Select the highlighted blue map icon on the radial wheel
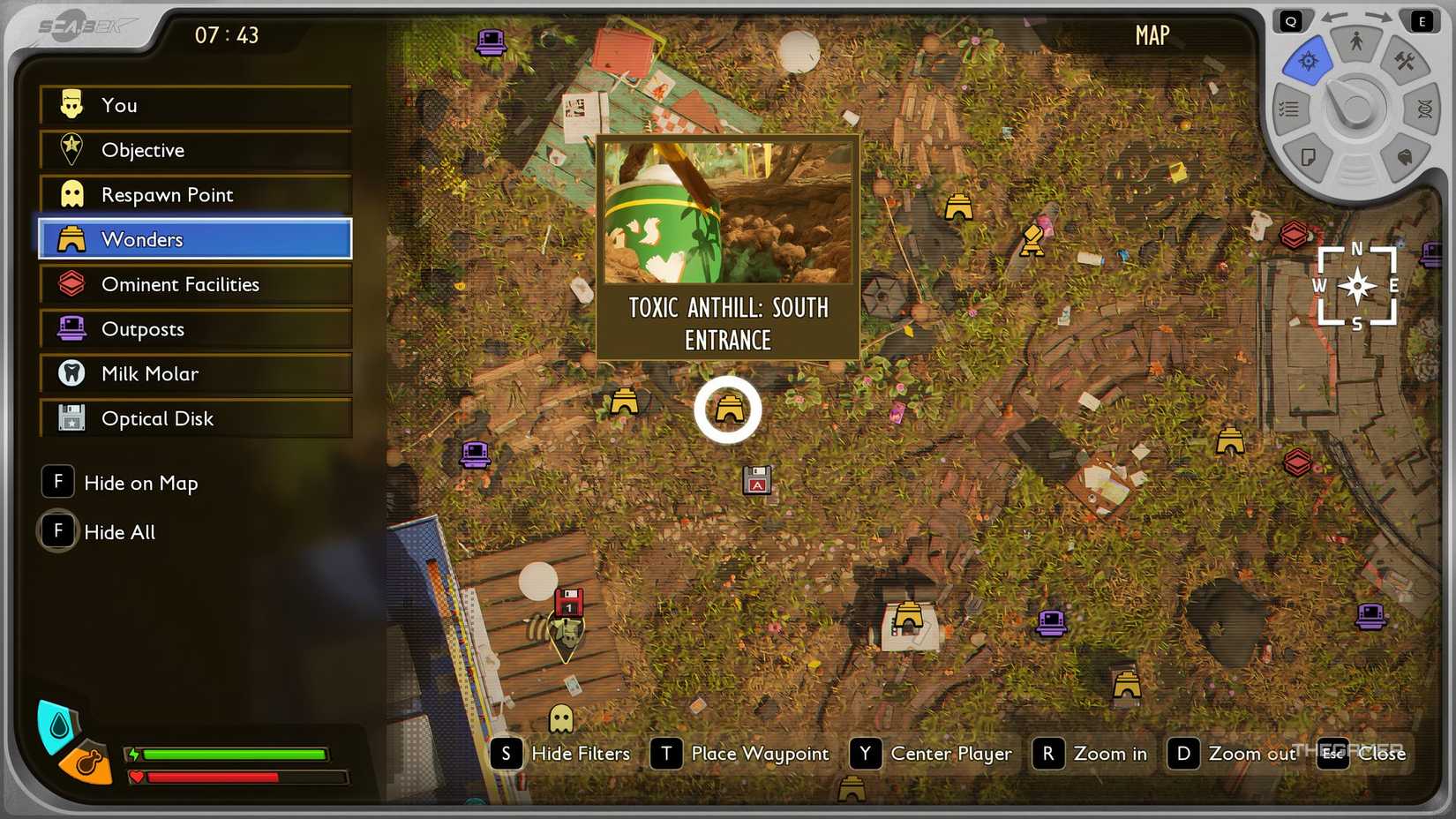 pos(1310,59)
